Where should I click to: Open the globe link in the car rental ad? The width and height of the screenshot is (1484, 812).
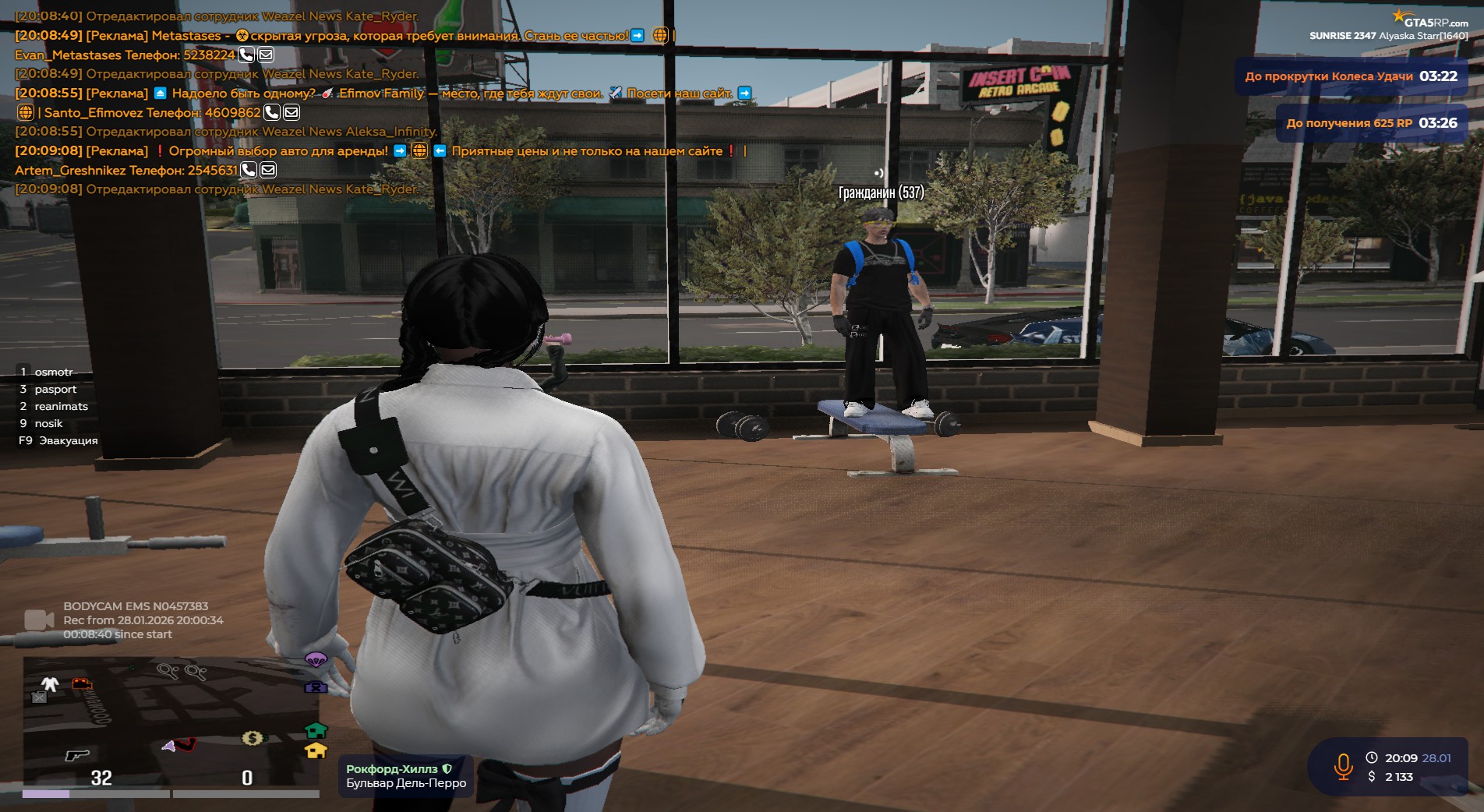[419, 150]
